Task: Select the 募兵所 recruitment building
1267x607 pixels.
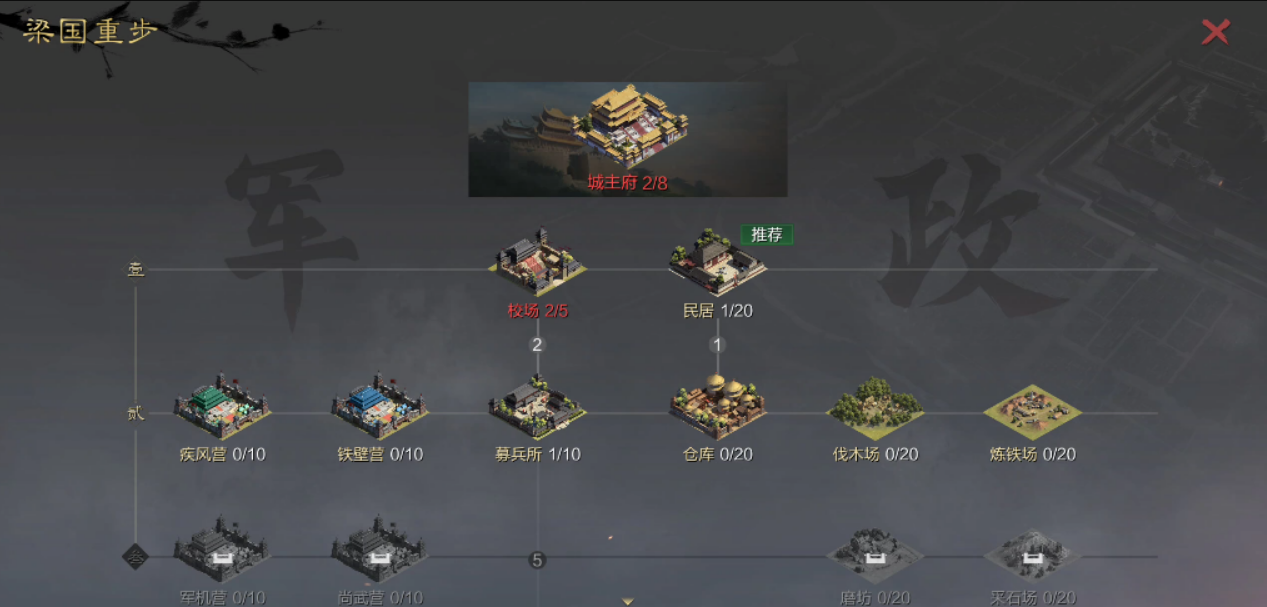Action: [x=538, y=408]
